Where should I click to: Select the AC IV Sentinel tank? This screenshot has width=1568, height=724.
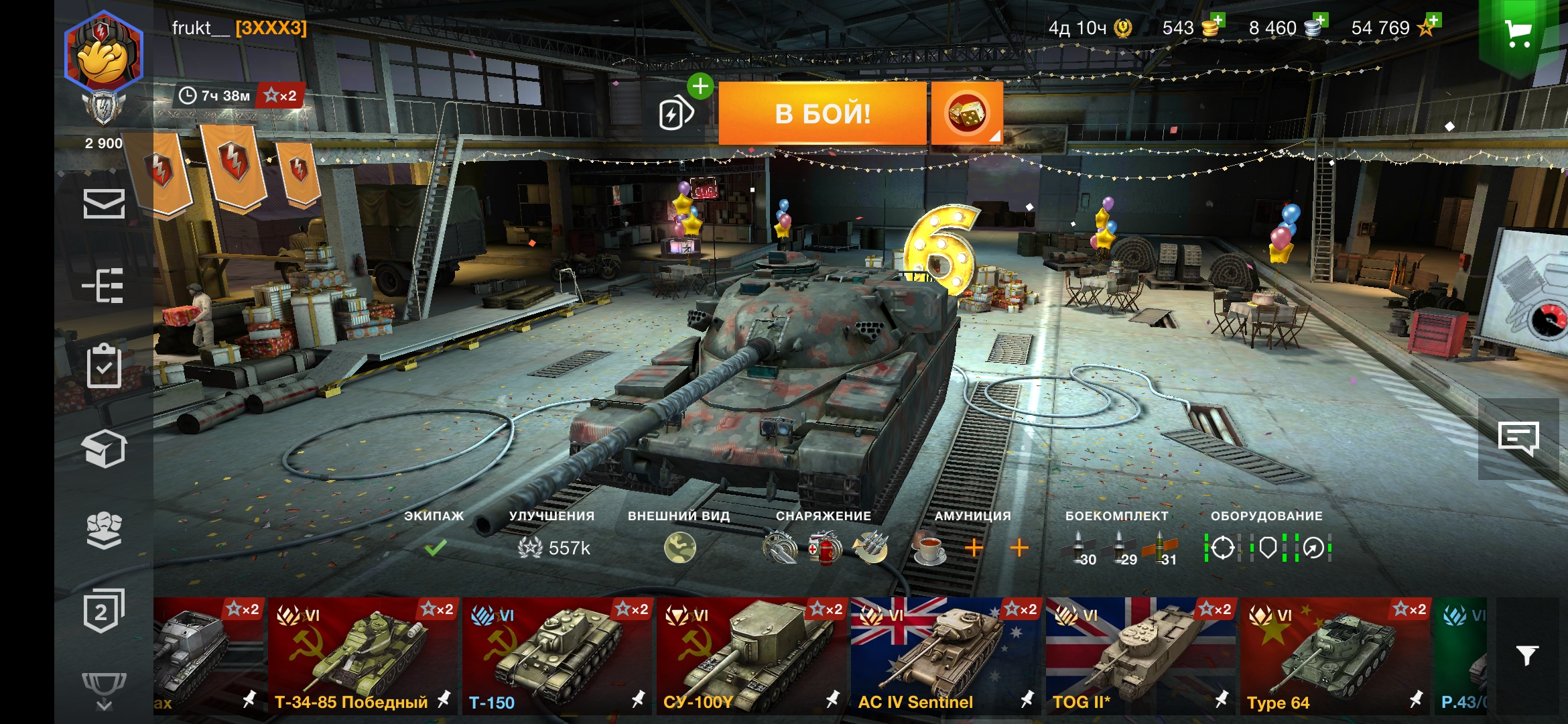pos(945,656)
